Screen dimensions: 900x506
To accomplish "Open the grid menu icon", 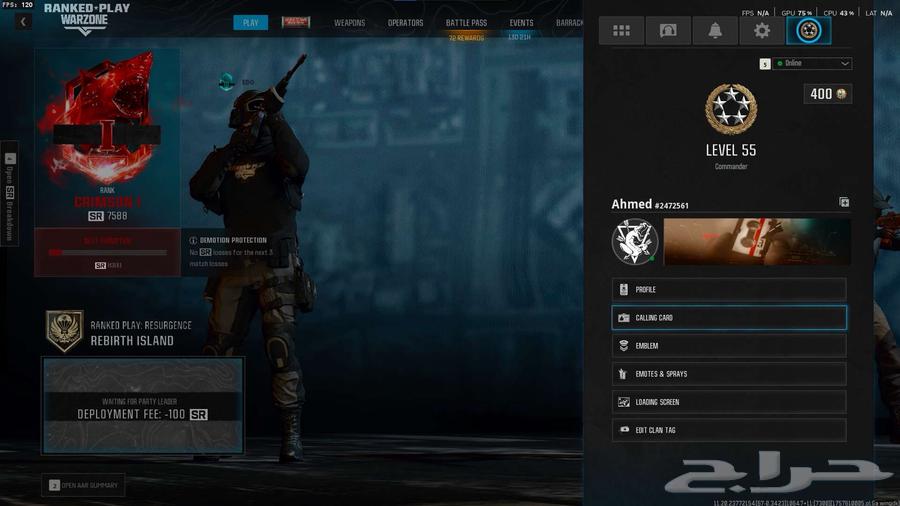I will tap(621, 31).
